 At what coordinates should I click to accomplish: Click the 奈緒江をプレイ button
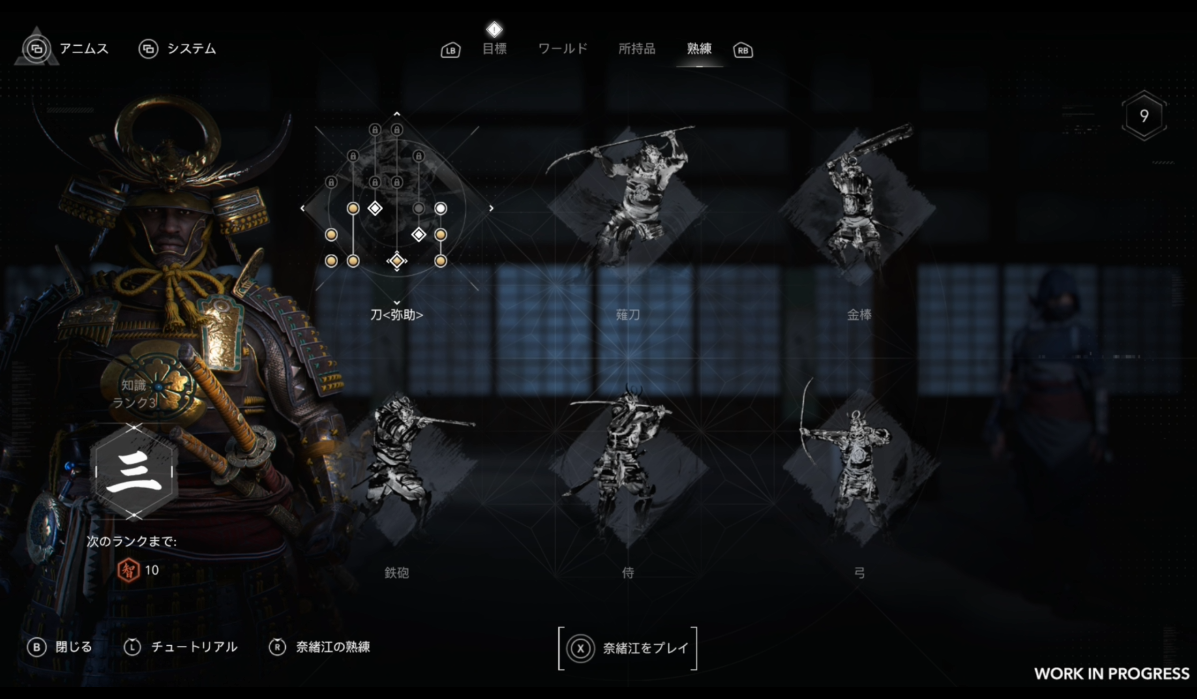[628, 648]
